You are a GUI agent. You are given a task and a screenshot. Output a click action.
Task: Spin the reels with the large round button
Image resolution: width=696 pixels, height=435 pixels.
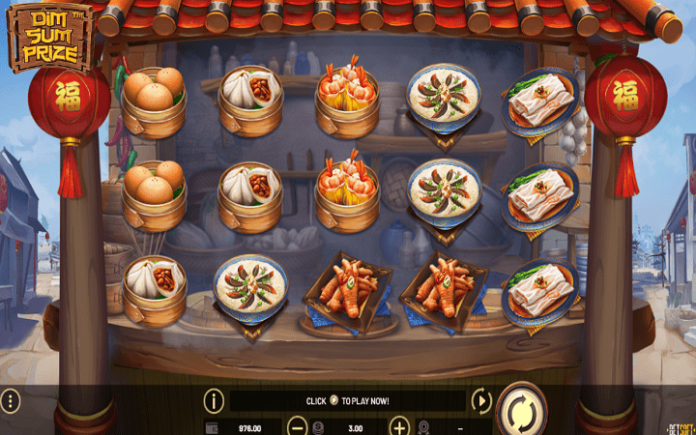pyautogui.click(x=522, y=408)
